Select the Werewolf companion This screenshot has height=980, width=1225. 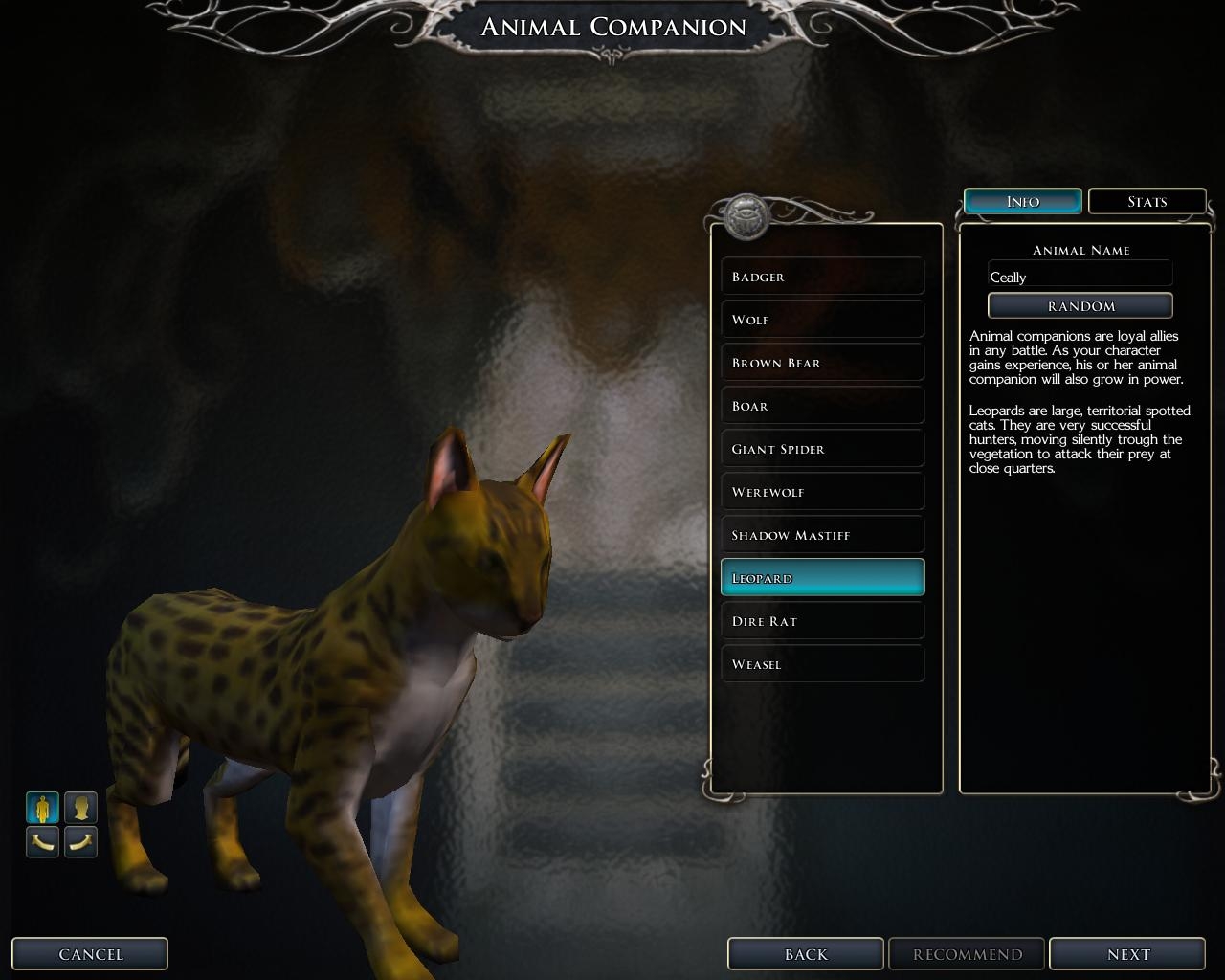[822, 492]
